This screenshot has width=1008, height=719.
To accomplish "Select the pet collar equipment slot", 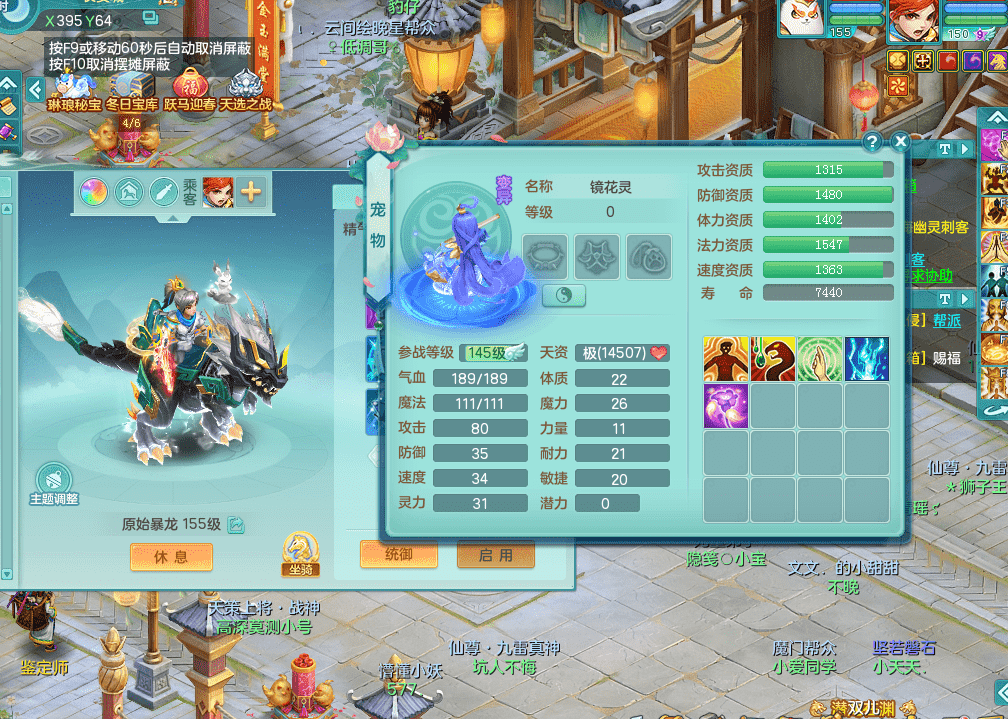I will tap(545, 257).
